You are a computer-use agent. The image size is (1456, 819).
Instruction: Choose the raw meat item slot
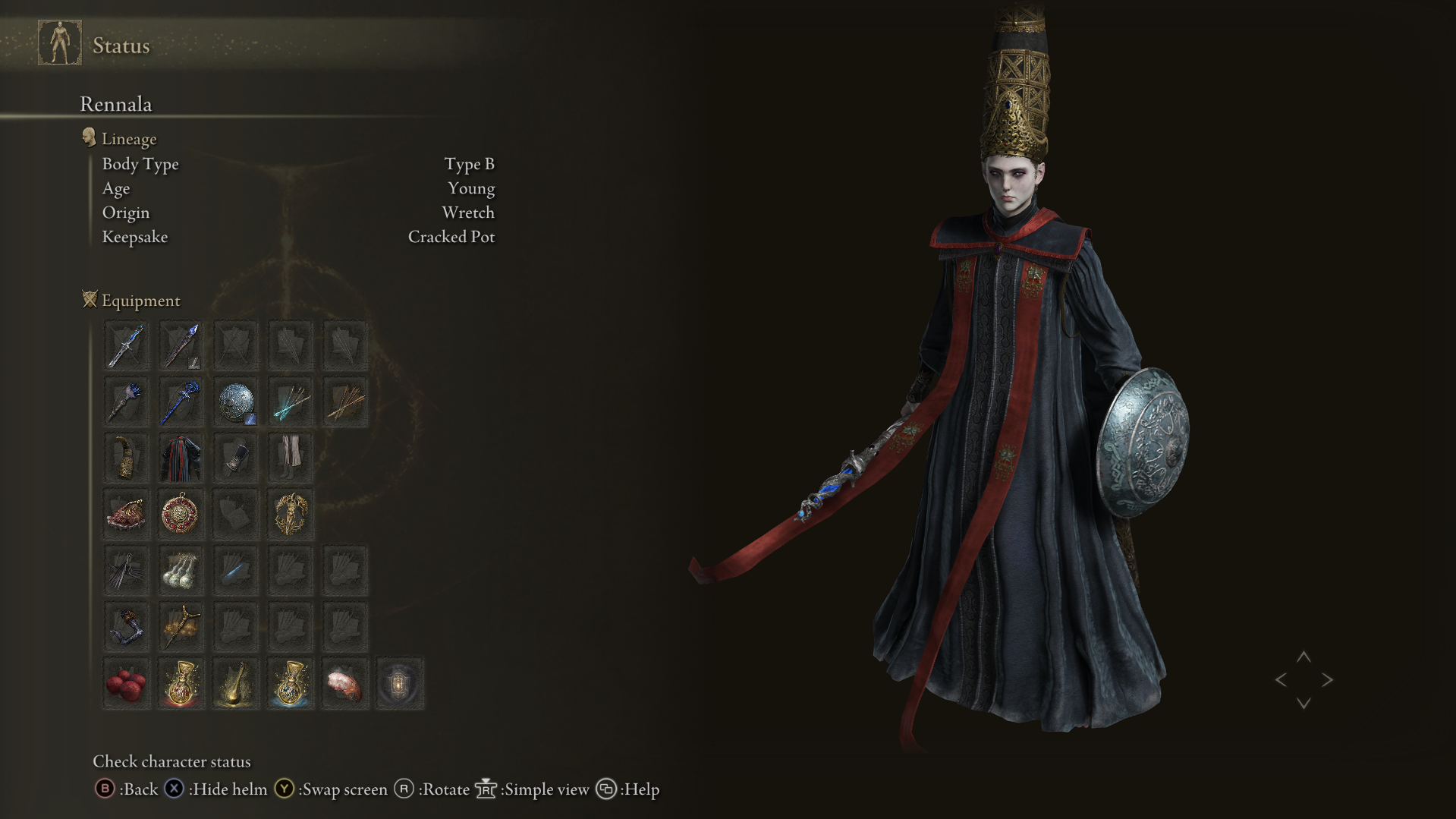pos(345,684)
